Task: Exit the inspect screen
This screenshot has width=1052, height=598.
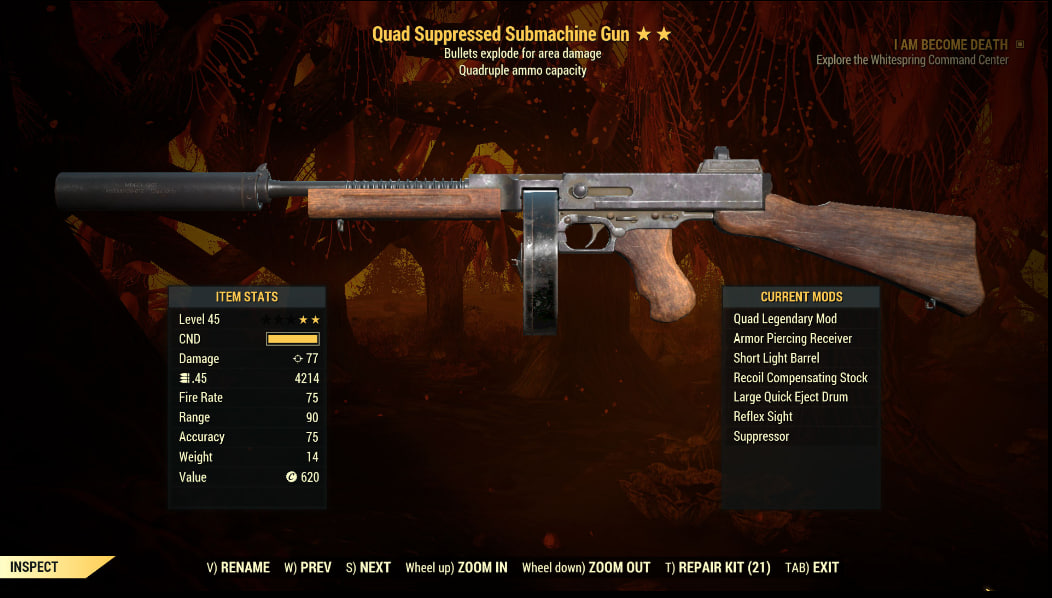Action: [812, 567]
